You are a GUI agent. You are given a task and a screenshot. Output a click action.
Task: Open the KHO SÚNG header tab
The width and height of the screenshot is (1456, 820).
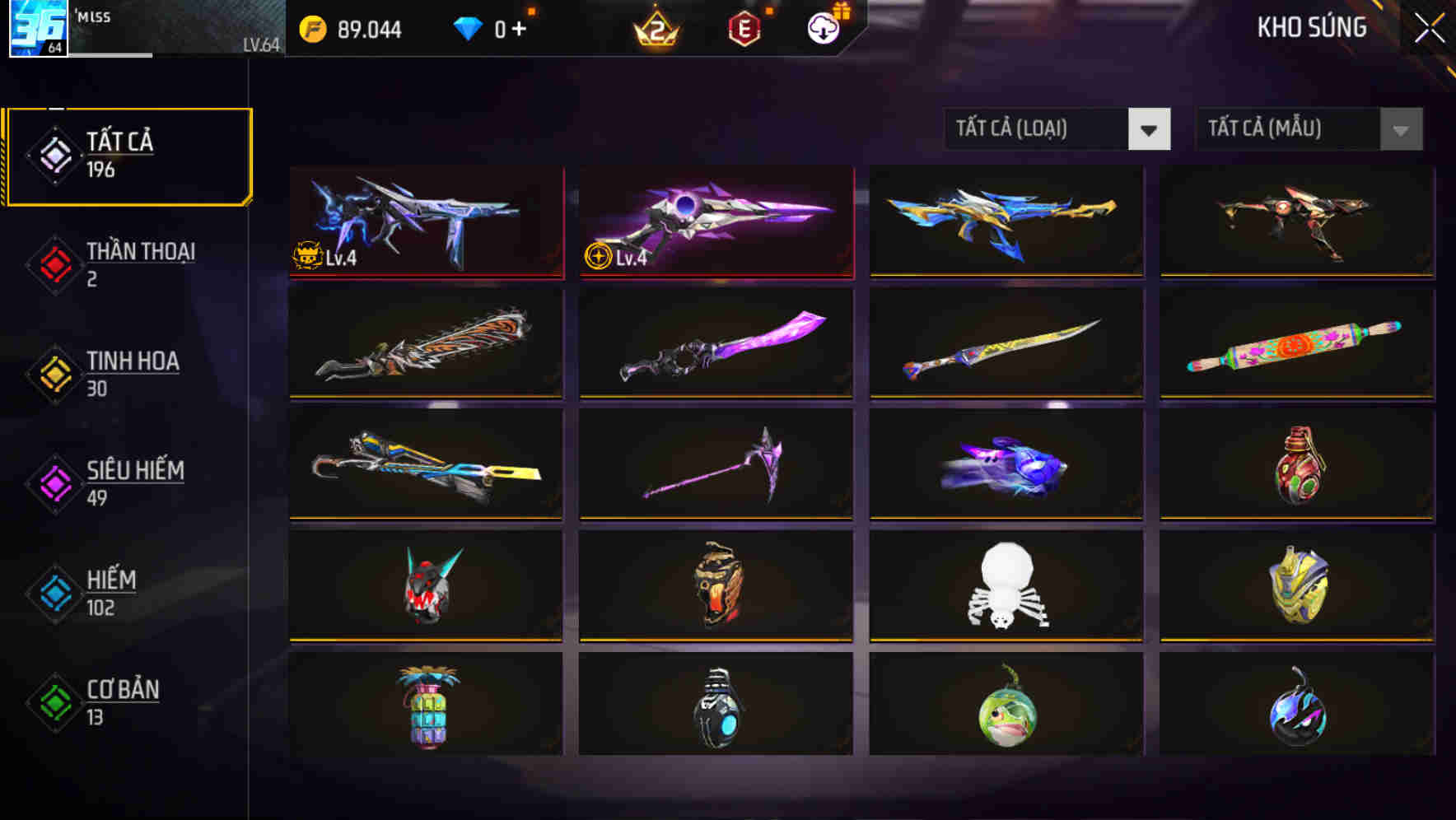1311,27
